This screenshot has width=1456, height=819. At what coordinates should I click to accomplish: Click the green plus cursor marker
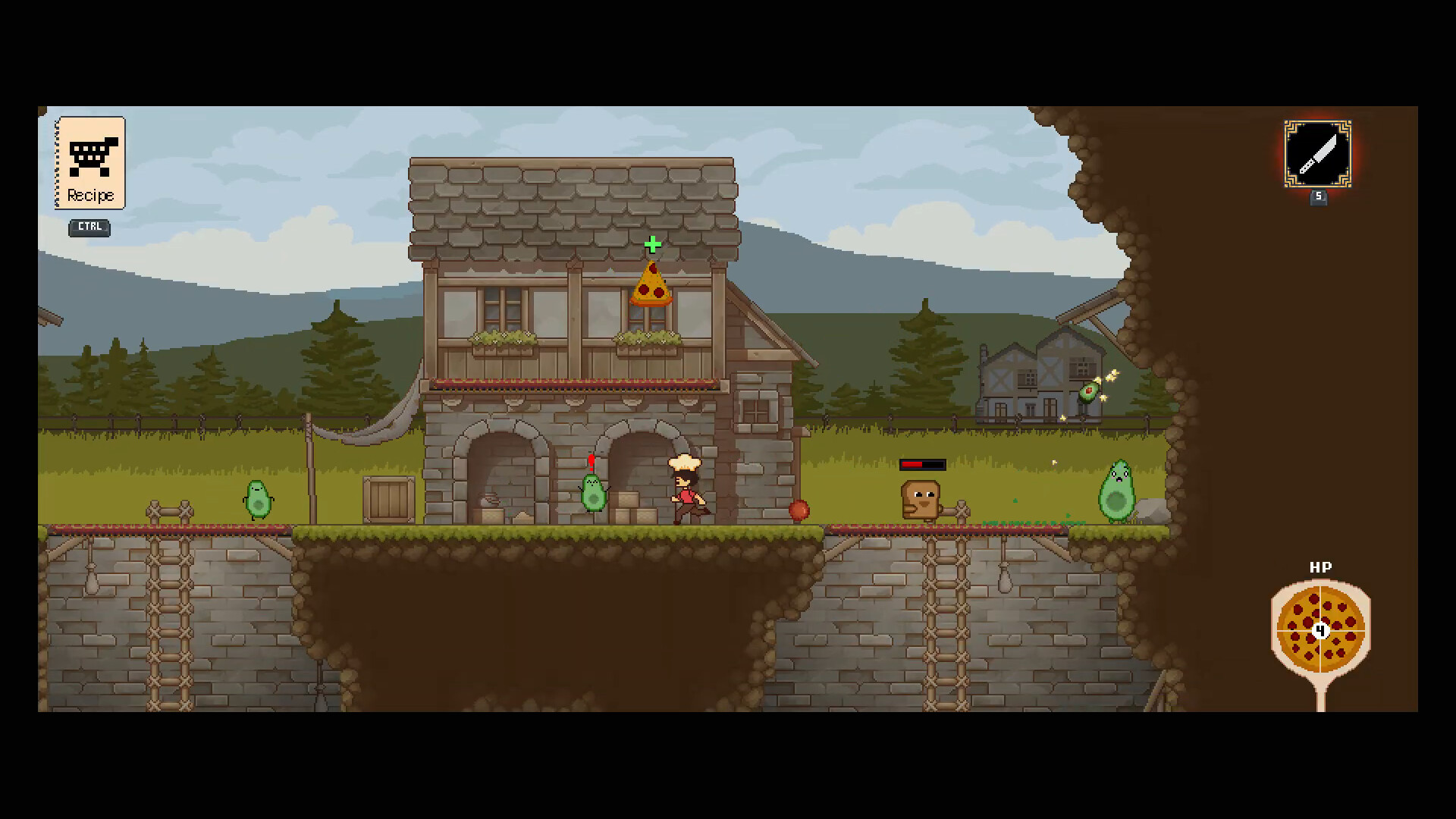[653, 244]
